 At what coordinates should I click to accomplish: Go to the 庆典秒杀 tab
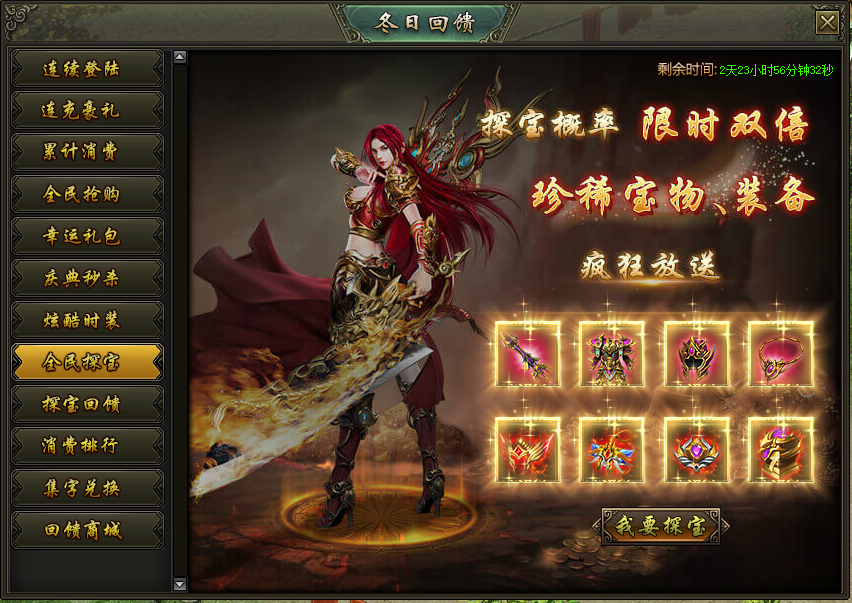pyautogui.click(x=87, y=278)
